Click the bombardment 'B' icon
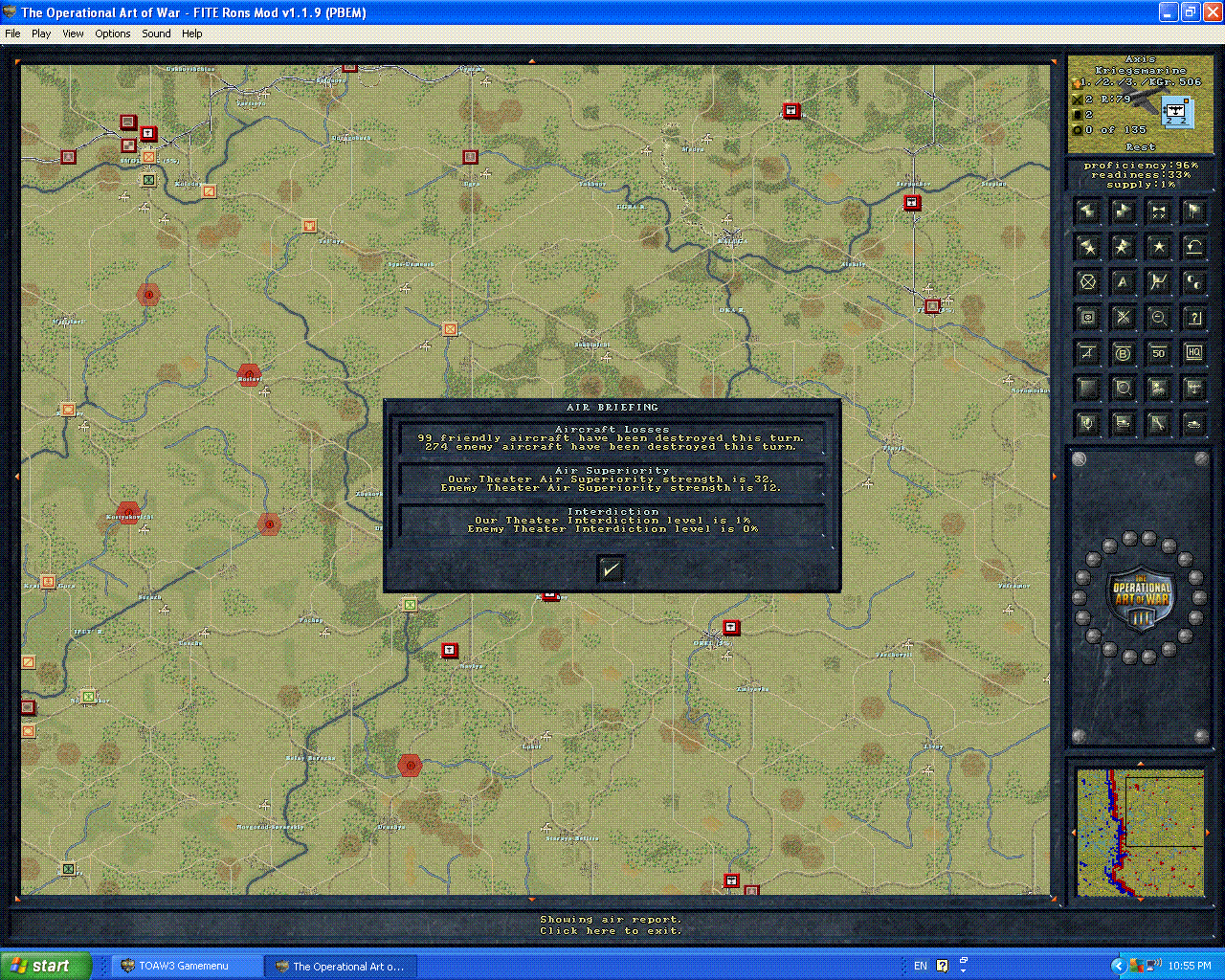The height and width of the screenshot is (980, 1225). tap(1123, 353)
